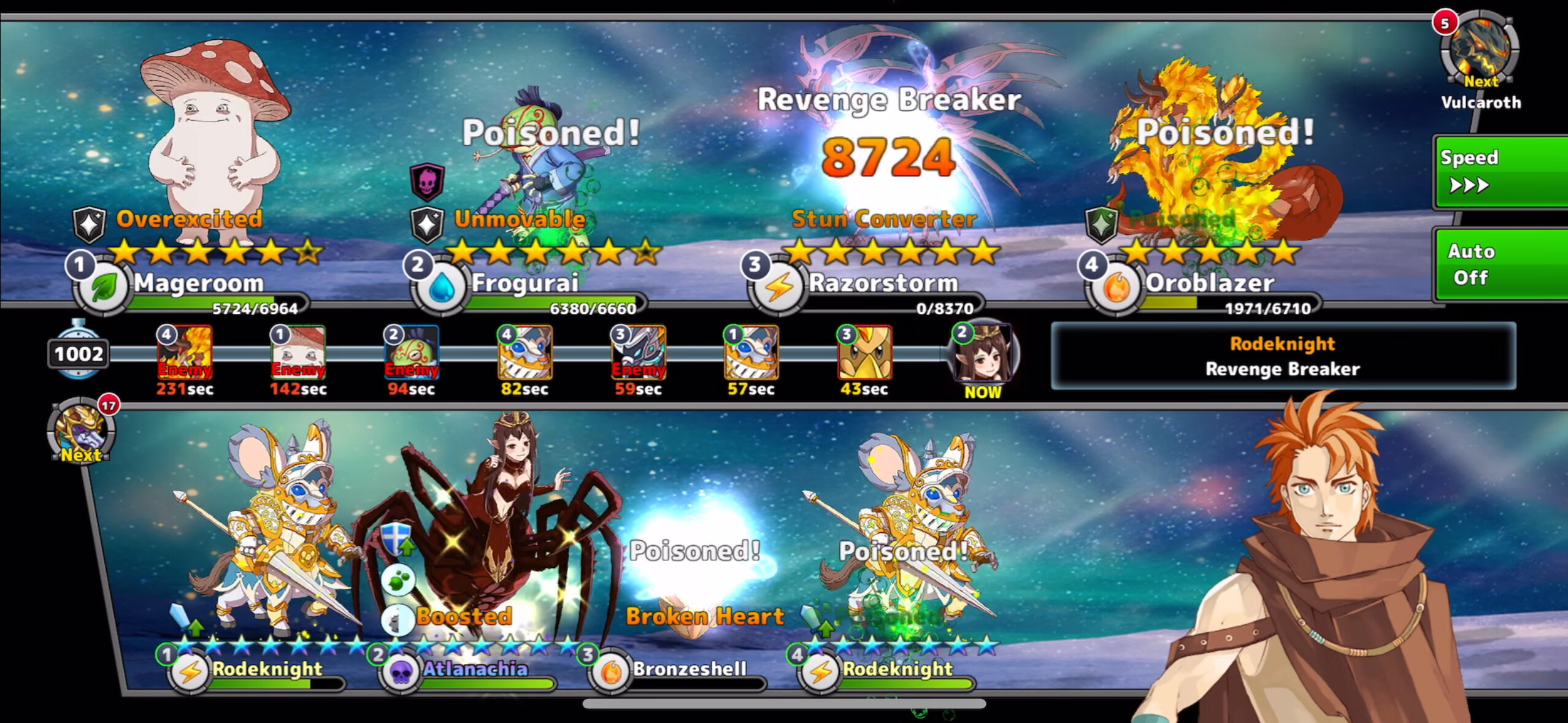Select your Bronzeshell name plate
The width and height of the screenshot is (1568, 723).
click(x=688, y=669)
